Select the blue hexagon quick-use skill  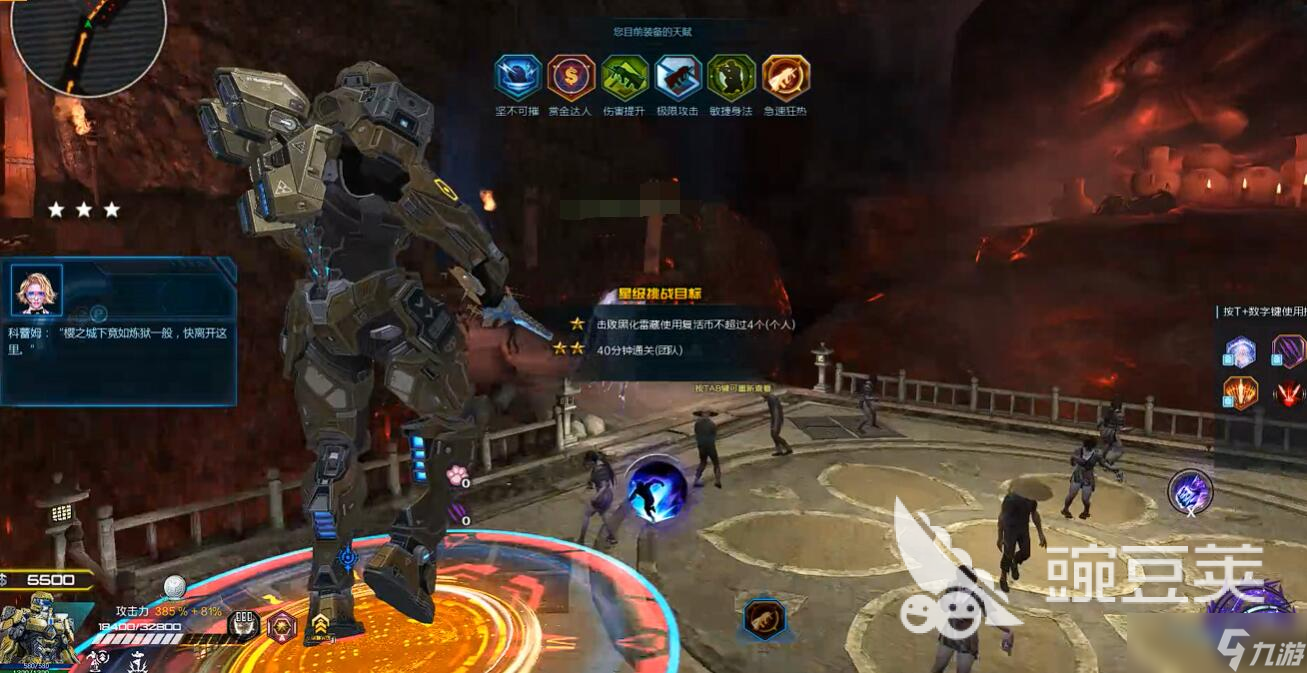click(x=1241, y=352)
